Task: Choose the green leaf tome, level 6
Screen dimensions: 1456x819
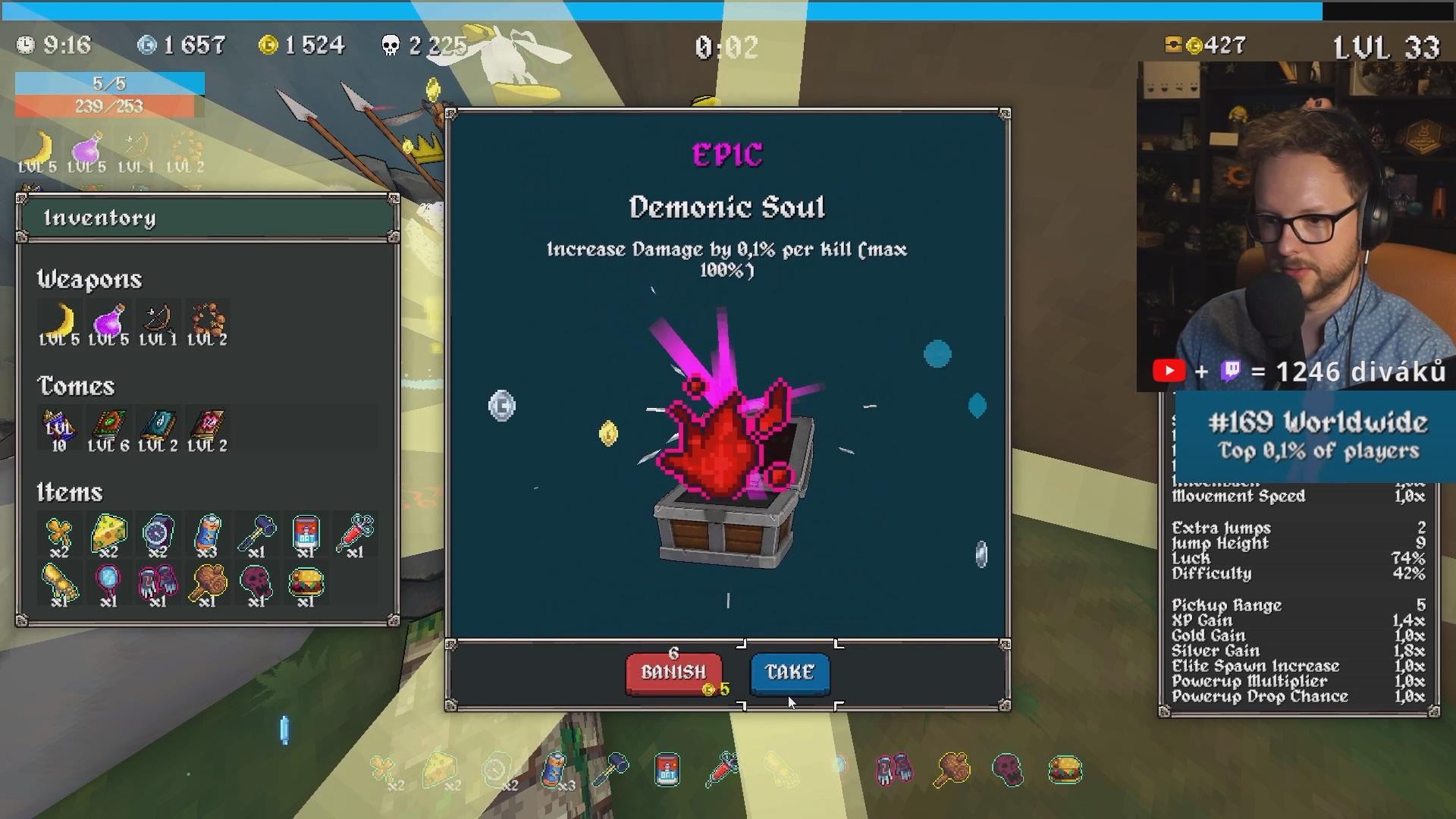Action: click(108, 428)
